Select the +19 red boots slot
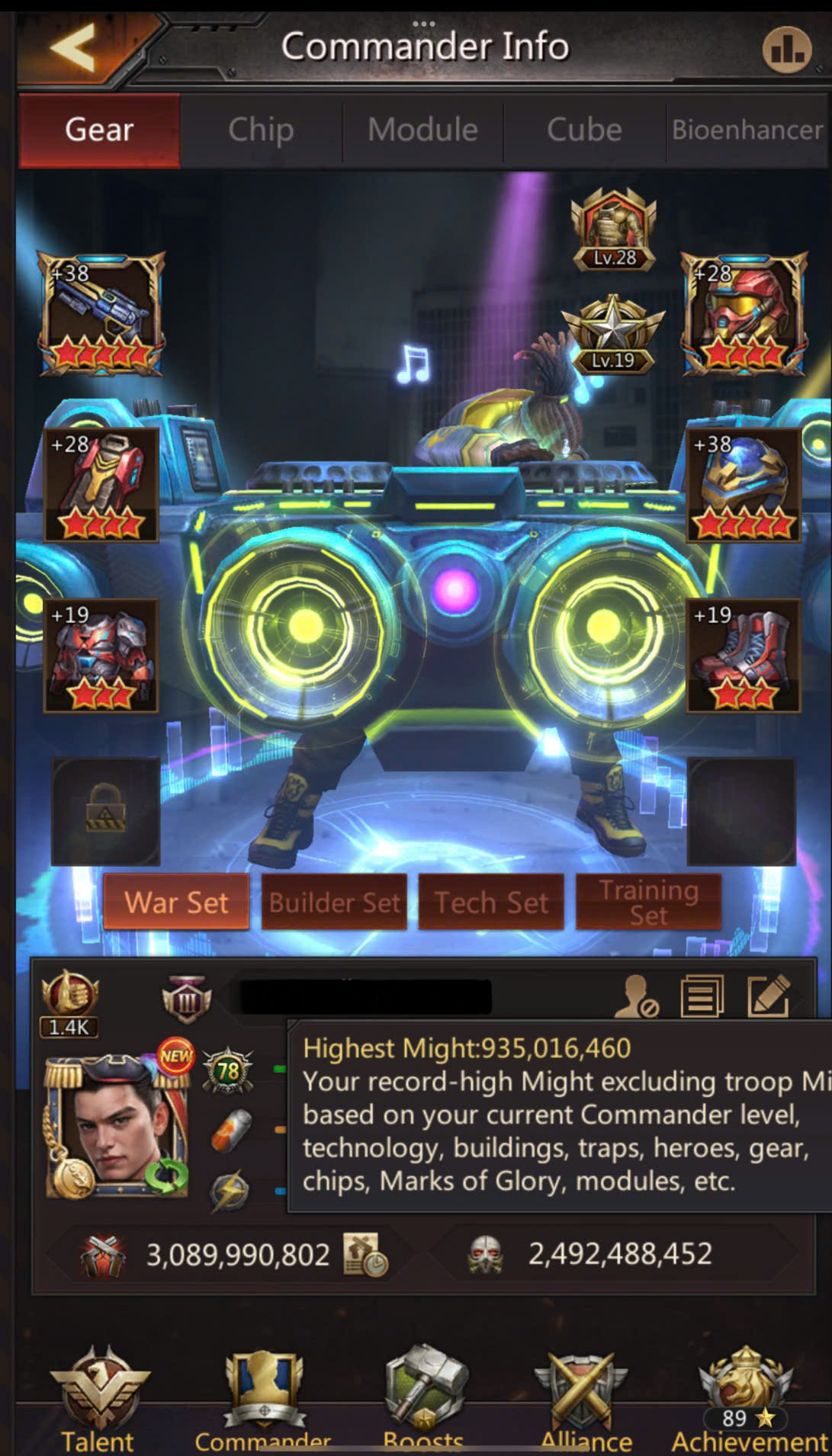 pyautogui.click(x=744, y=656)
